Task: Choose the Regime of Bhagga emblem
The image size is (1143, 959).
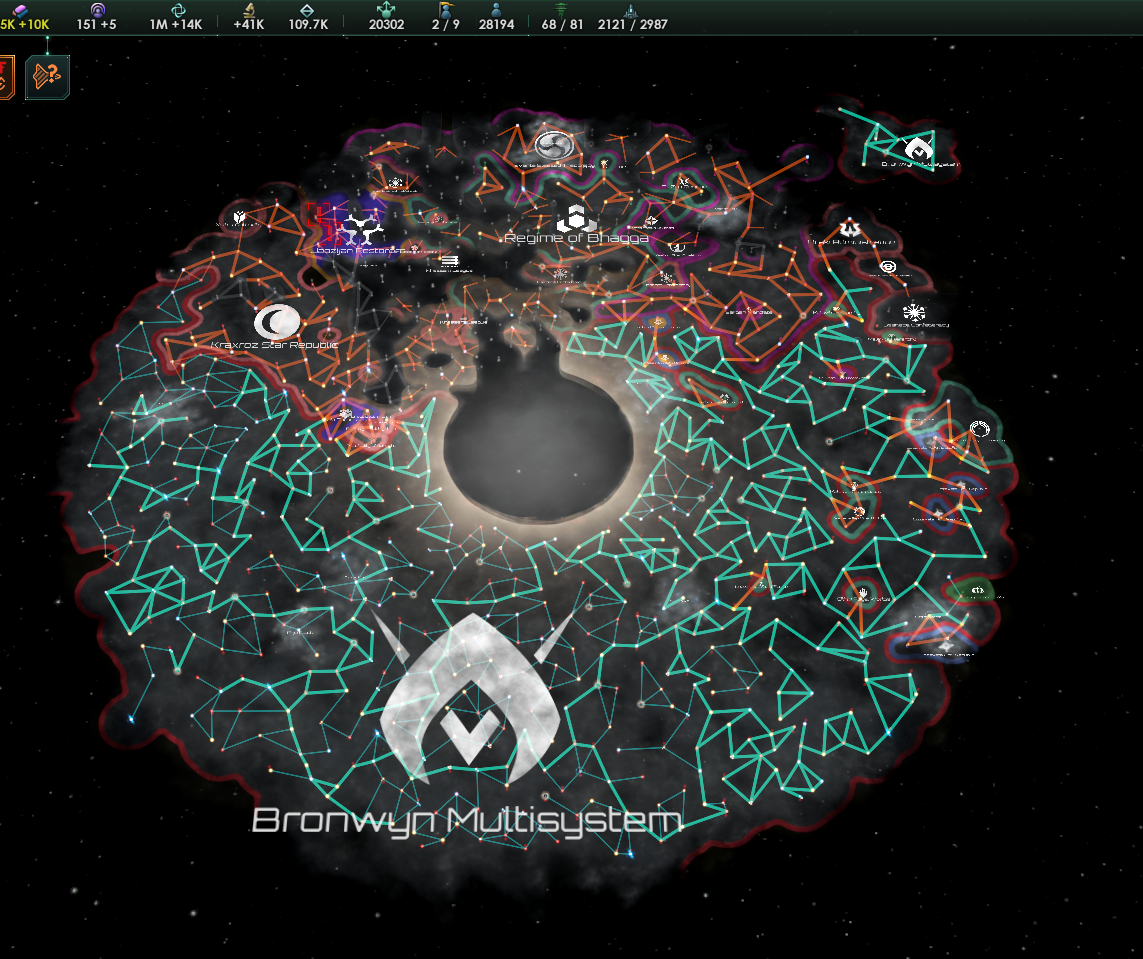Action: click(x=576, y=217)
